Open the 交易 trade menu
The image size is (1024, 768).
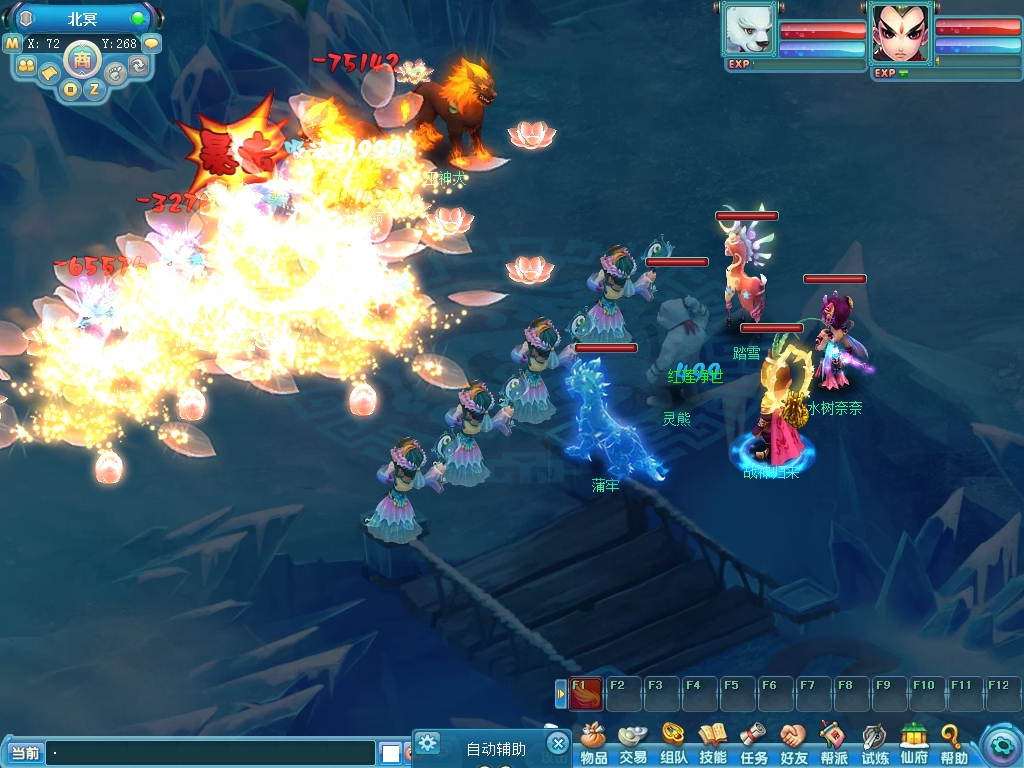[632, 743]
